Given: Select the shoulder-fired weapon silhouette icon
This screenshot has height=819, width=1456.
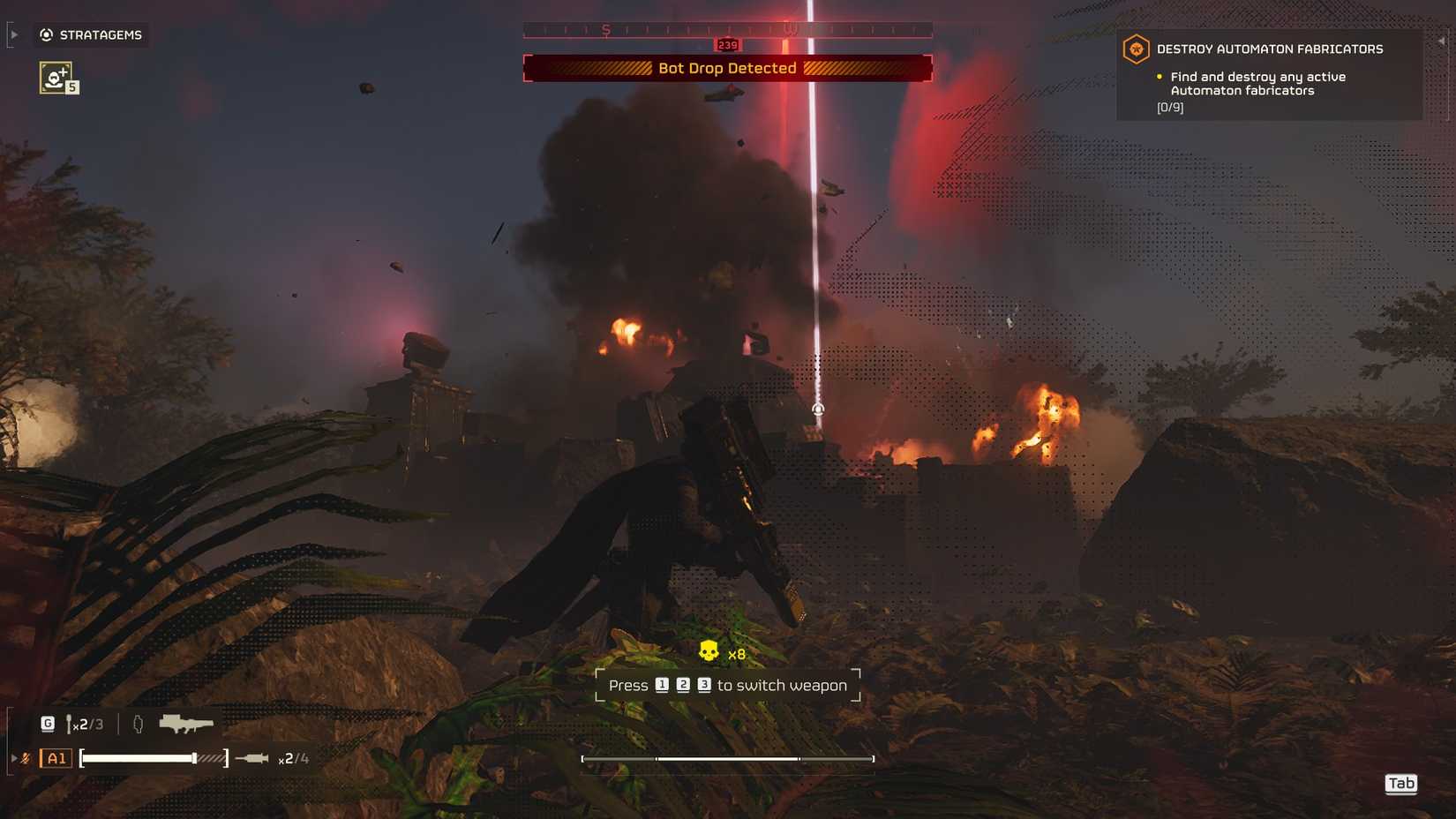Looking at the screenshot, I should click(x=186, y=722).
